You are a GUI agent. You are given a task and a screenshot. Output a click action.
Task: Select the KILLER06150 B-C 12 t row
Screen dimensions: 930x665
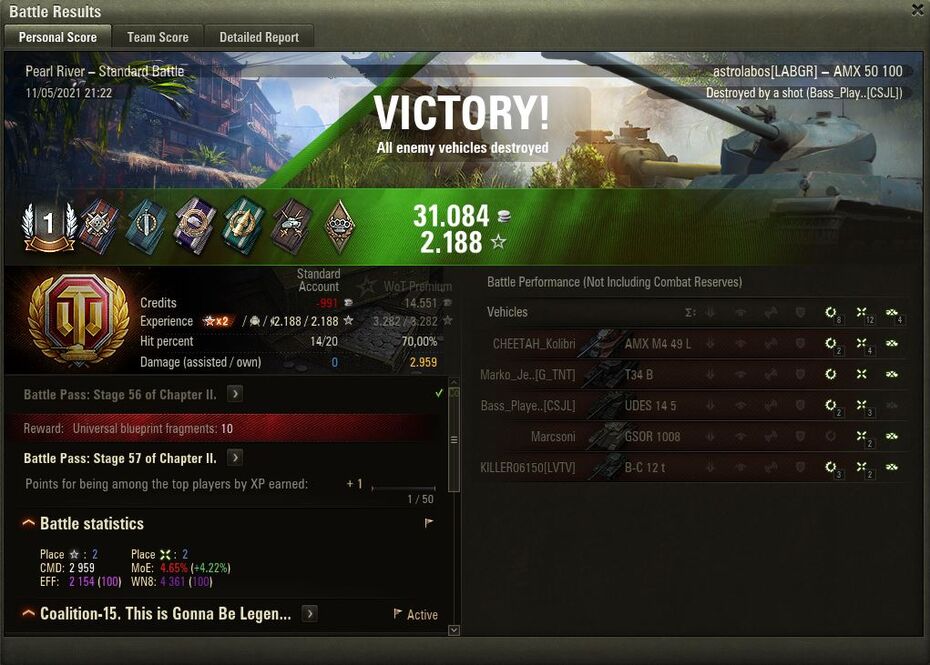coord(690,468)
